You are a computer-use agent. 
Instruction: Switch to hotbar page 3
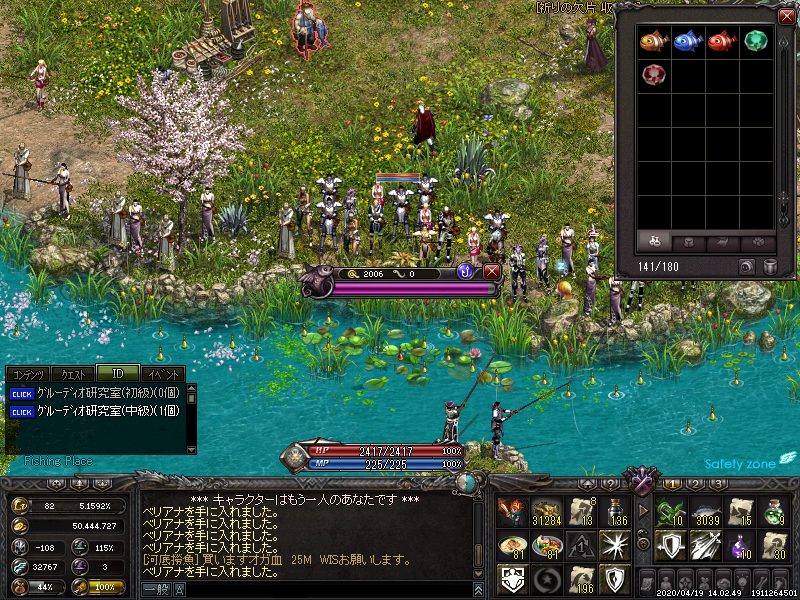pyautogui.click(x=718, y=484)
